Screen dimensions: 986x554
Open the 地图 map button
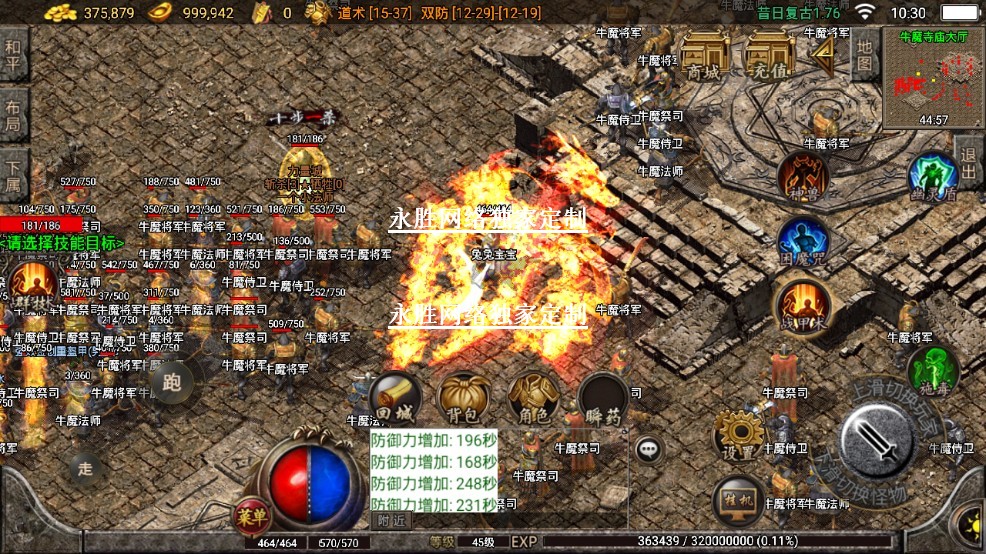click(x=866, y=52)
